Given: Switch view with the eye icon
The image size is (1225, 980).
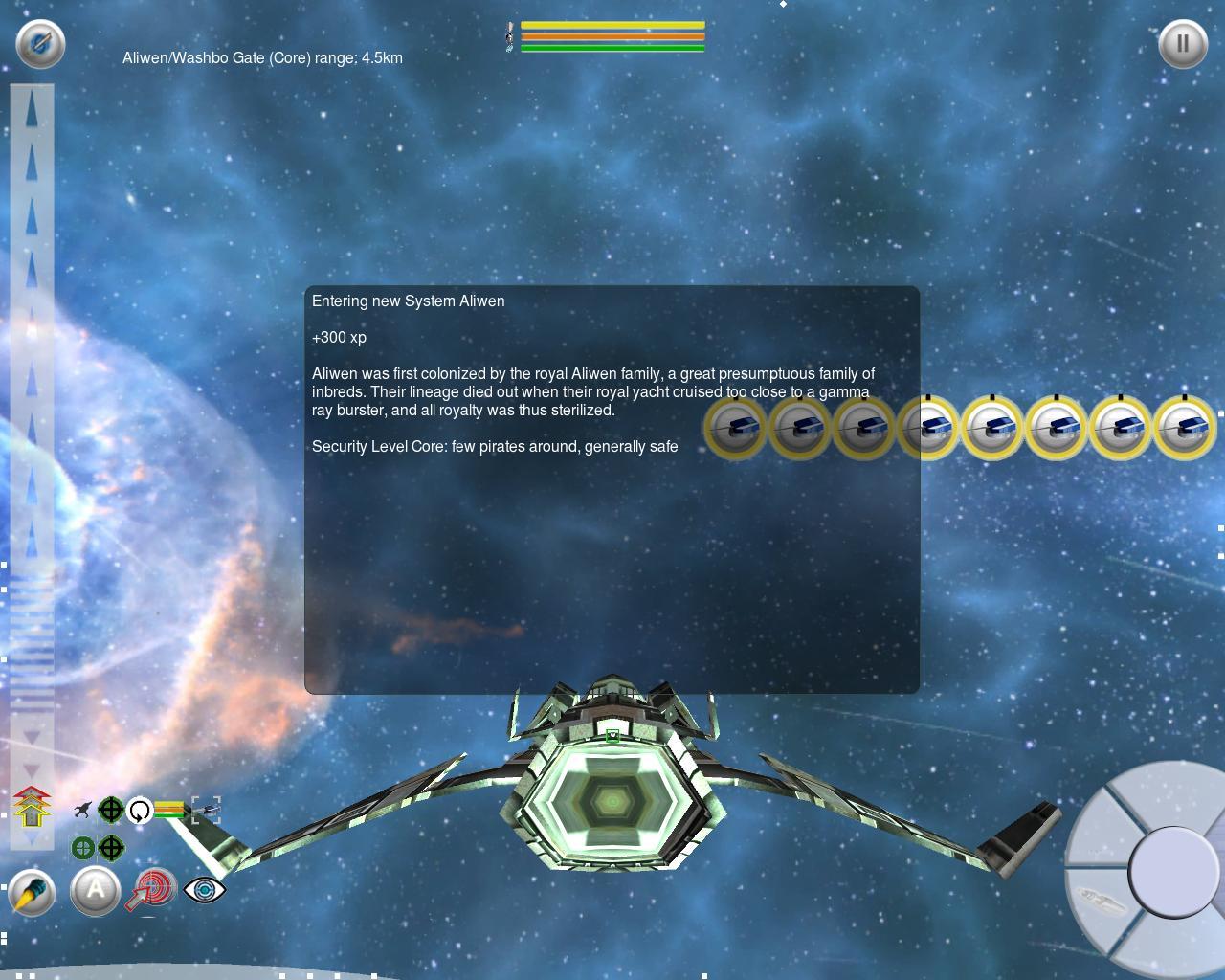Looking at the screenshot, I should pos(204,889).
